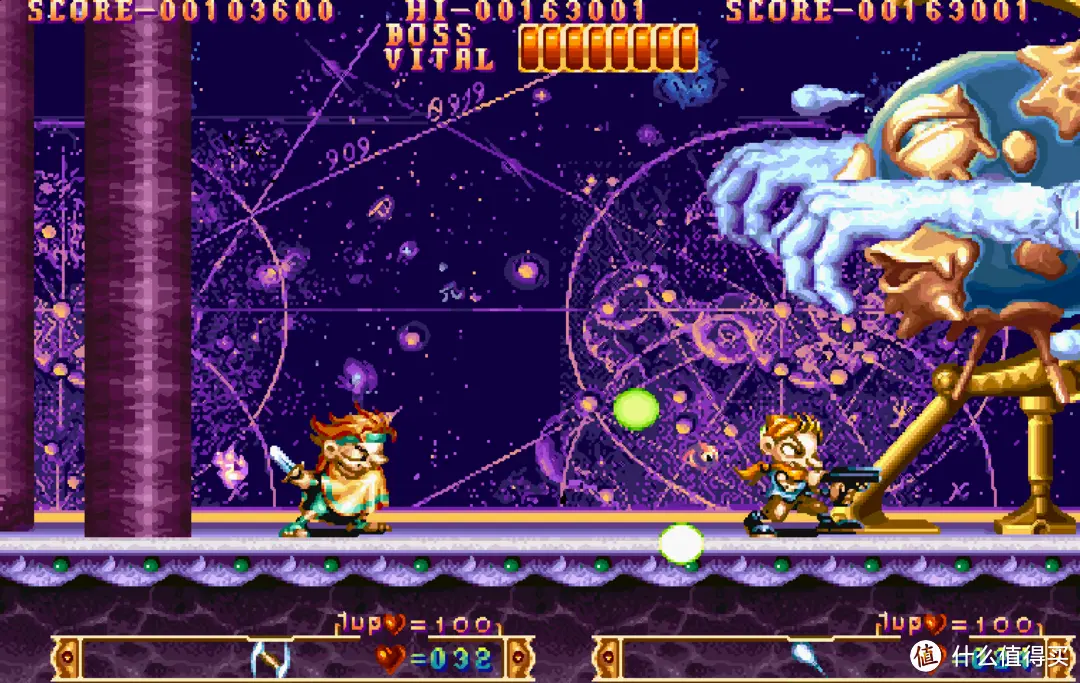The height and width of the screenshot is (683, 1080).
Task: Select player one's blue crescent weapon icon
Action: click(270, 658)
